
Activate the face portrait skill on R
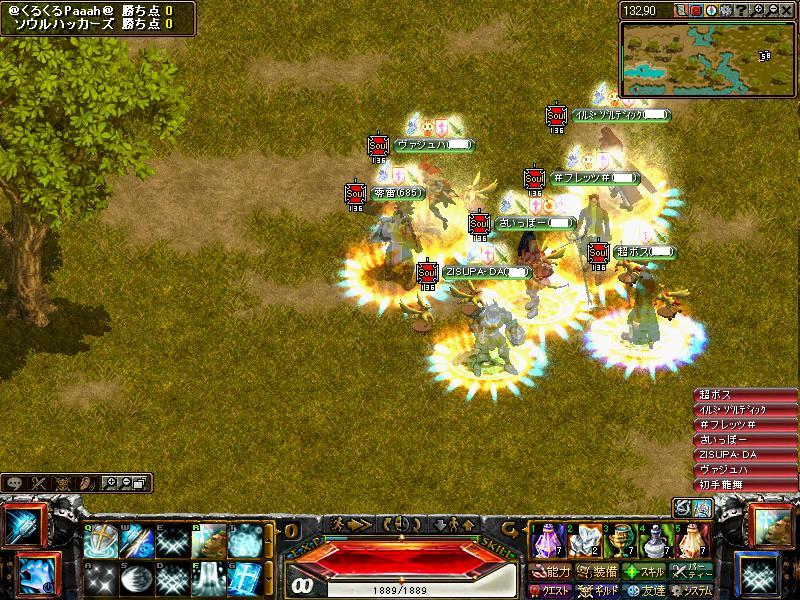coord(208,541)
